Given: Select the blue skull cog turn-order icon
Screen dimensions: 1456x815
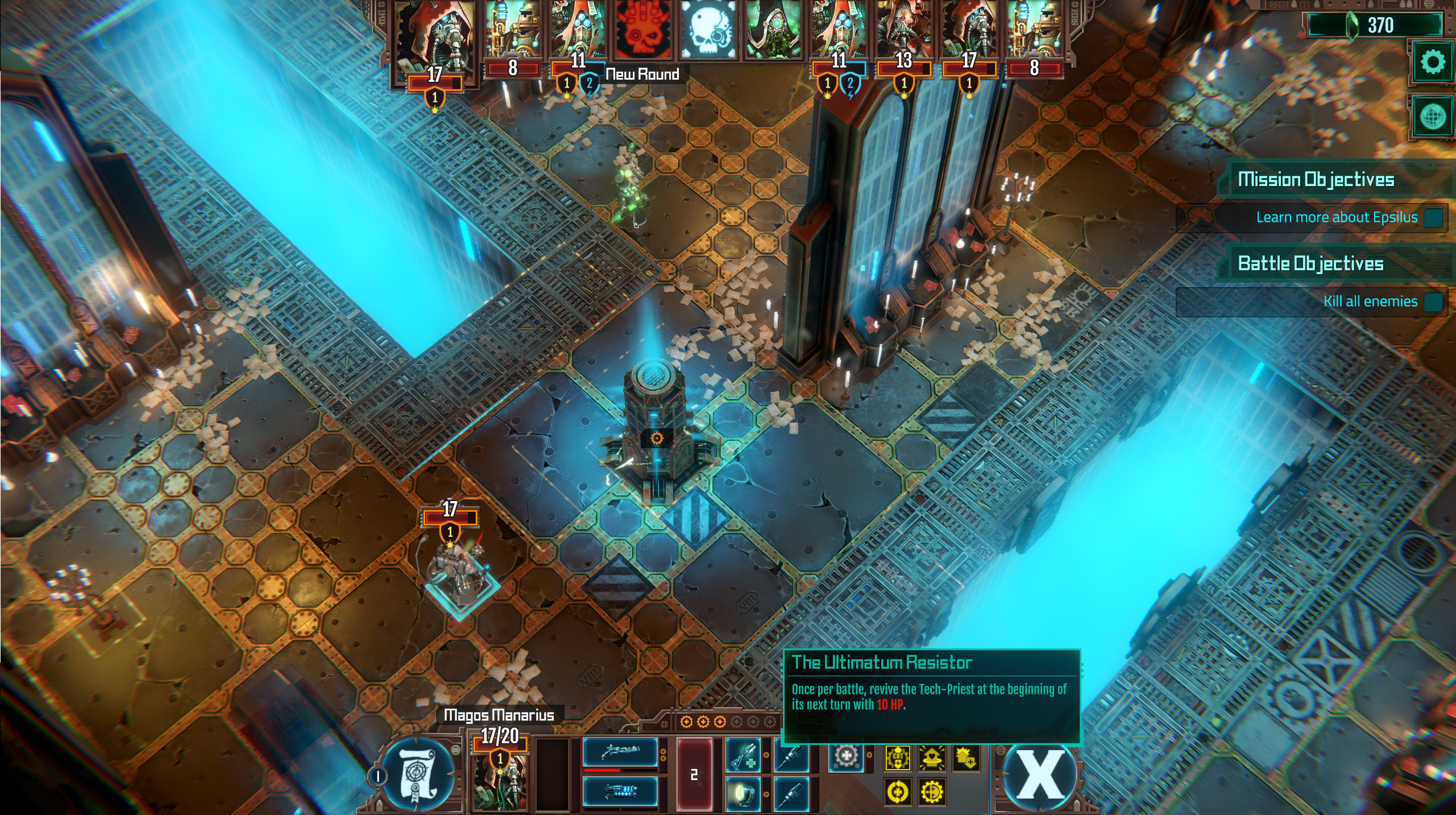Looking at the screenshot, I should 707,30.
